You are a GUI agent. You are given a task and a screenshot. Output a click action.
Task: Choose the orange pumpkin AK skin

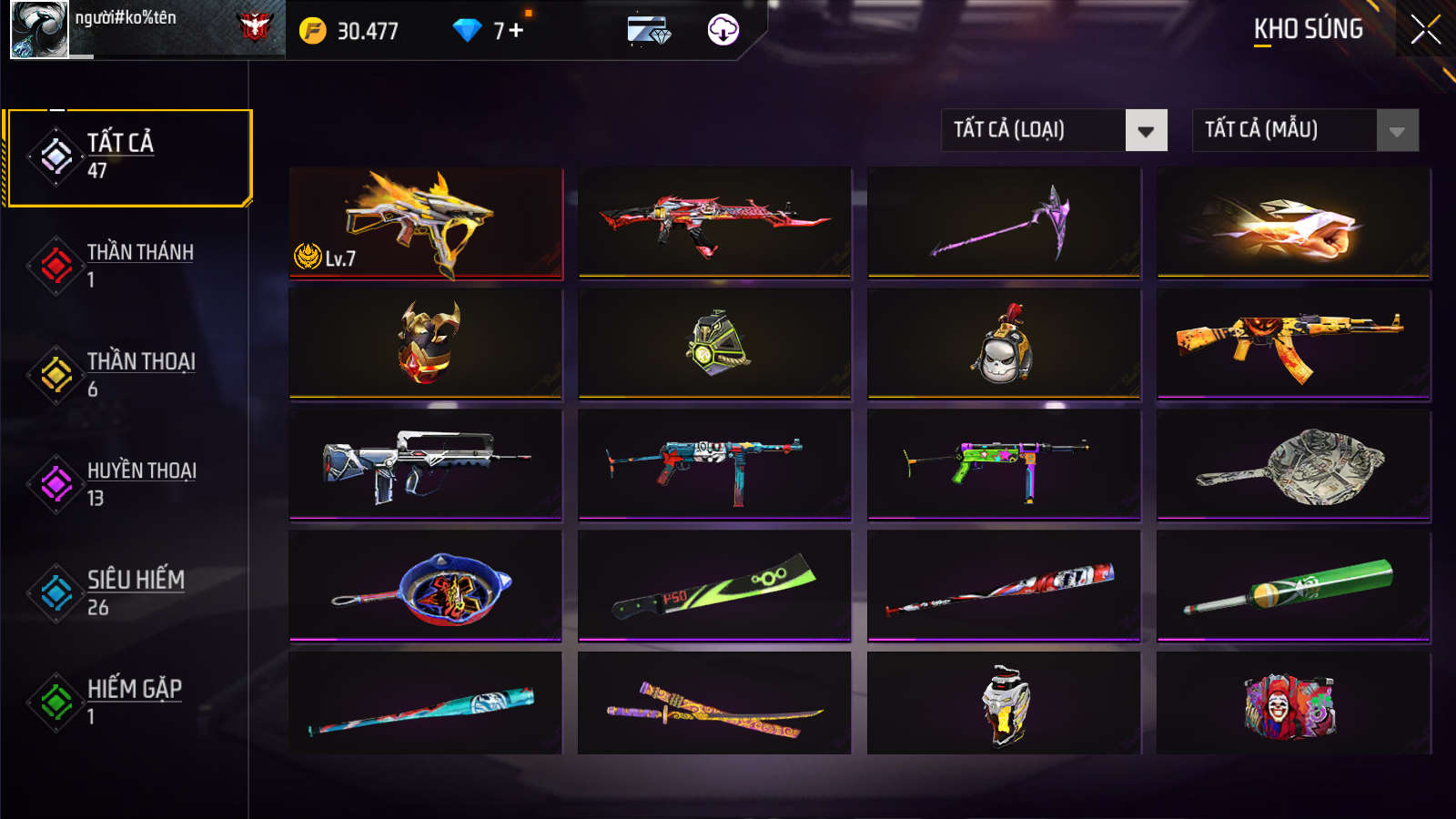click(x=1293, y=344)
